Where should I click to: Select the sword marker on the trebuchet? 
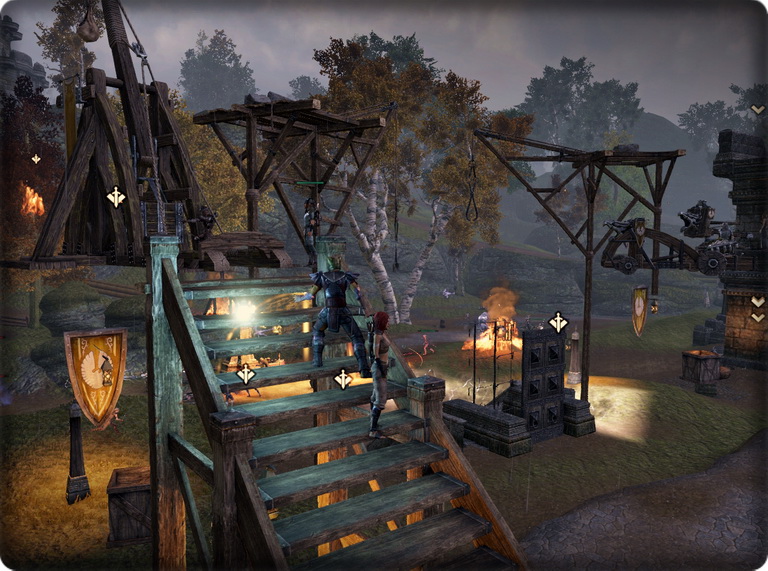coord(116,197)
